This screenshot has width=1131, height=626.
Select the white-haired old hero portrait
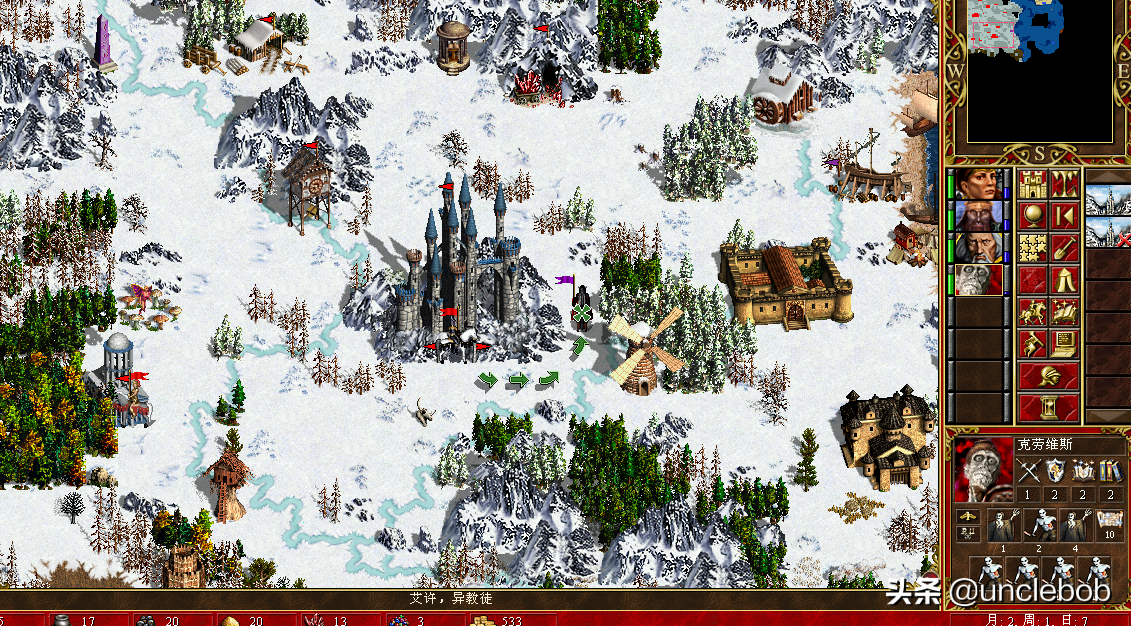[x=979, y=247]
